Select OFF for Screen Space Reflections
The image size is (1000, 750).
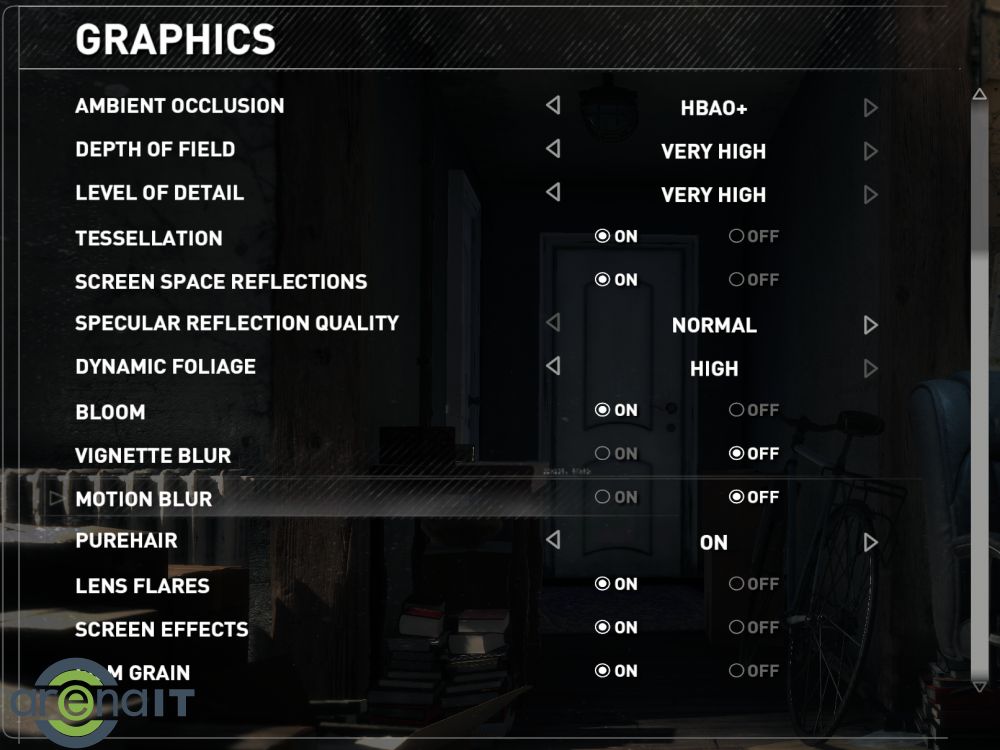(x=736, y=280)
